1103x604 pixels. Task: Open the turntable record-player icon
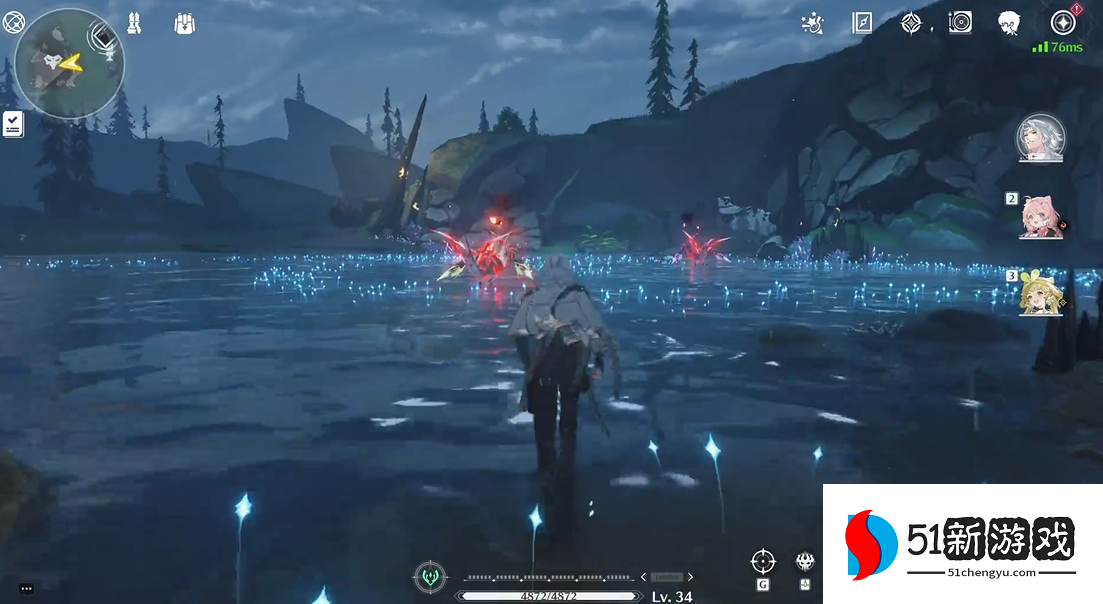point(960,22)
